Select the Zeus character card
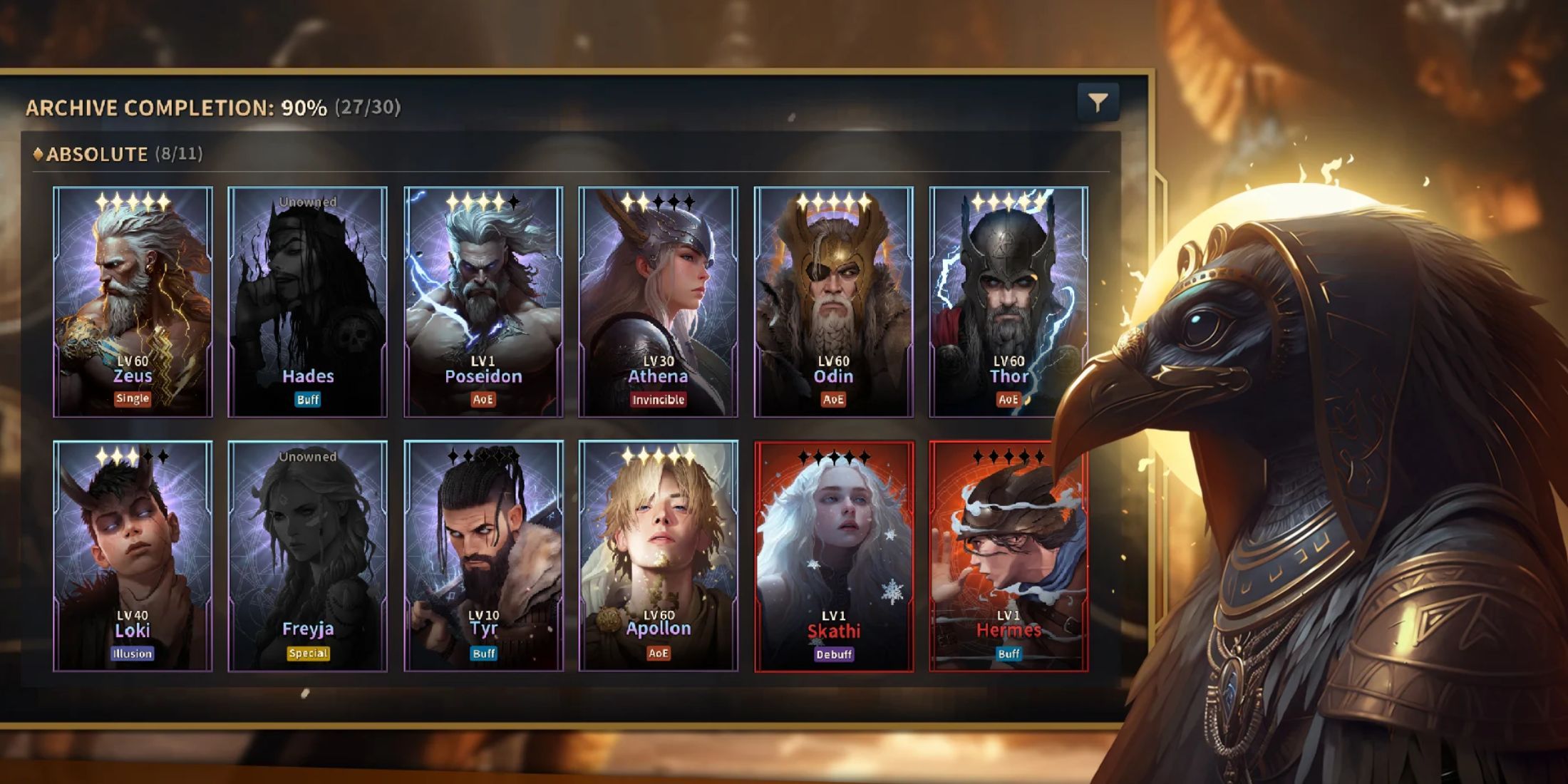This screenshot has height=784, width=1568. (132, 299)
